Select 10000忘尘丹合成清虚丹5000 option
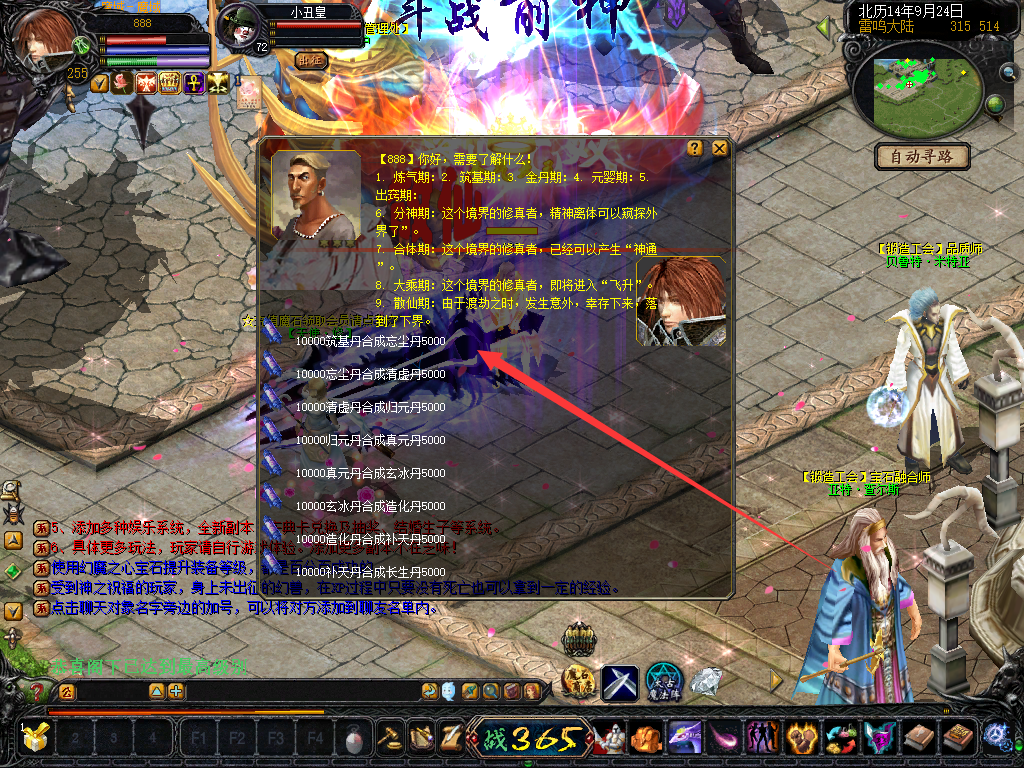Screen dimensions: 1024x768 tap(370, 374)
